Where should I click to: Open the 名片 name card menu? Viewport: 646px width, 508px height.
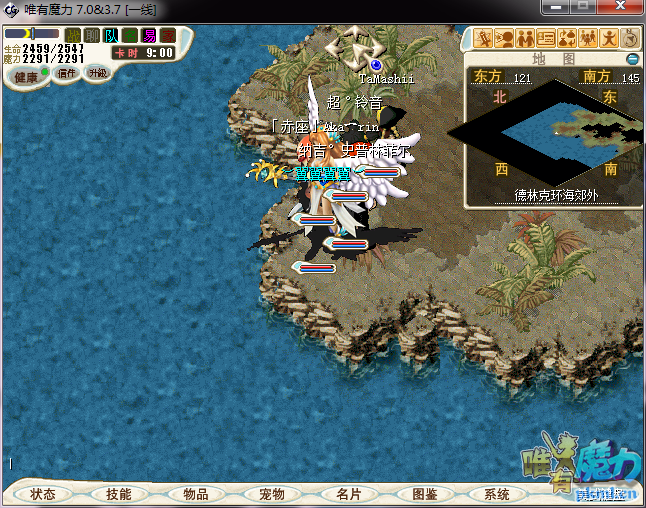pos(348,494)
